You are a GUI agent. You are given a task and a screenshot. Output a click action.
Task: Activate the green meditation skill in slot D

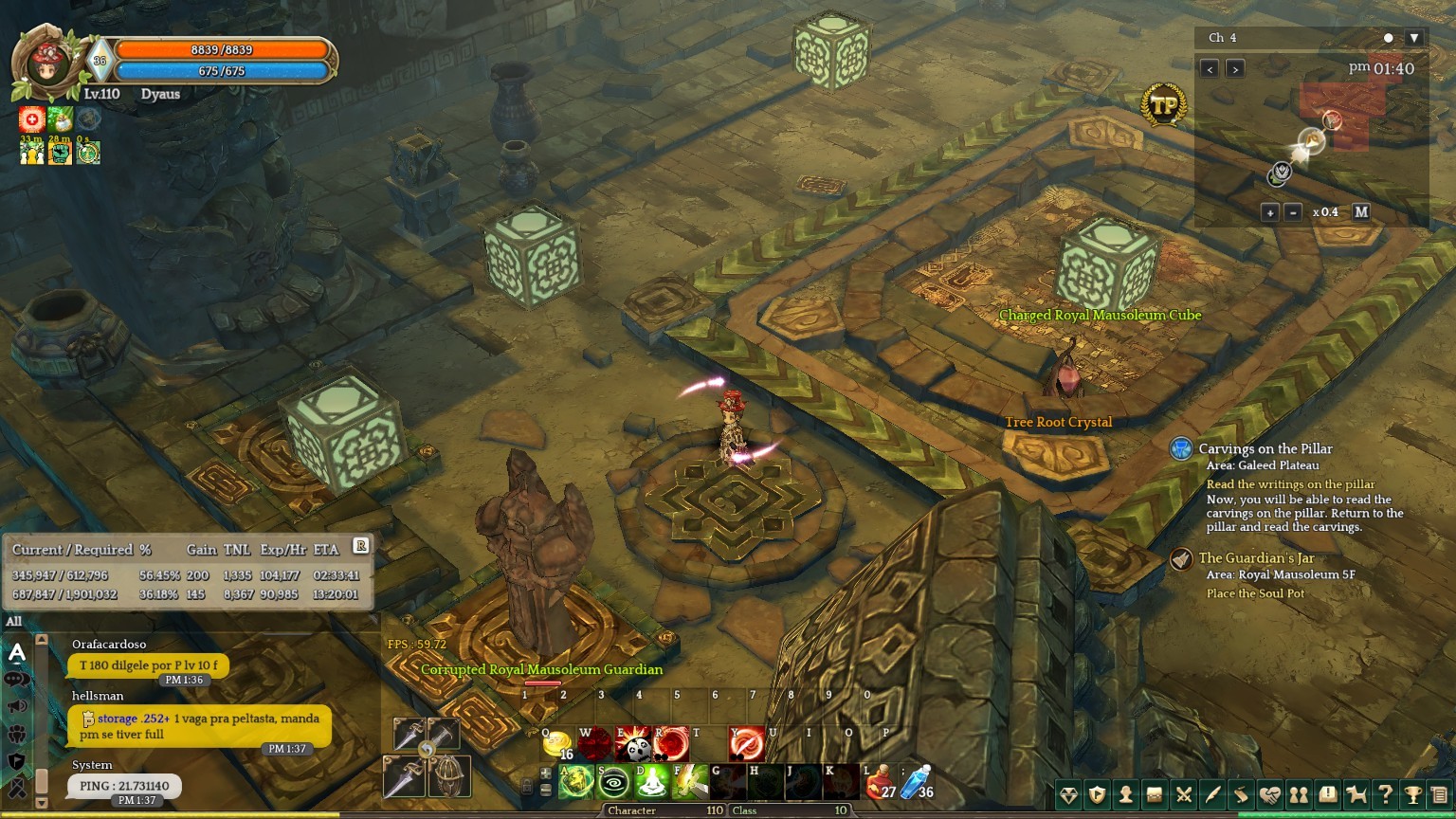coord(652,782)
